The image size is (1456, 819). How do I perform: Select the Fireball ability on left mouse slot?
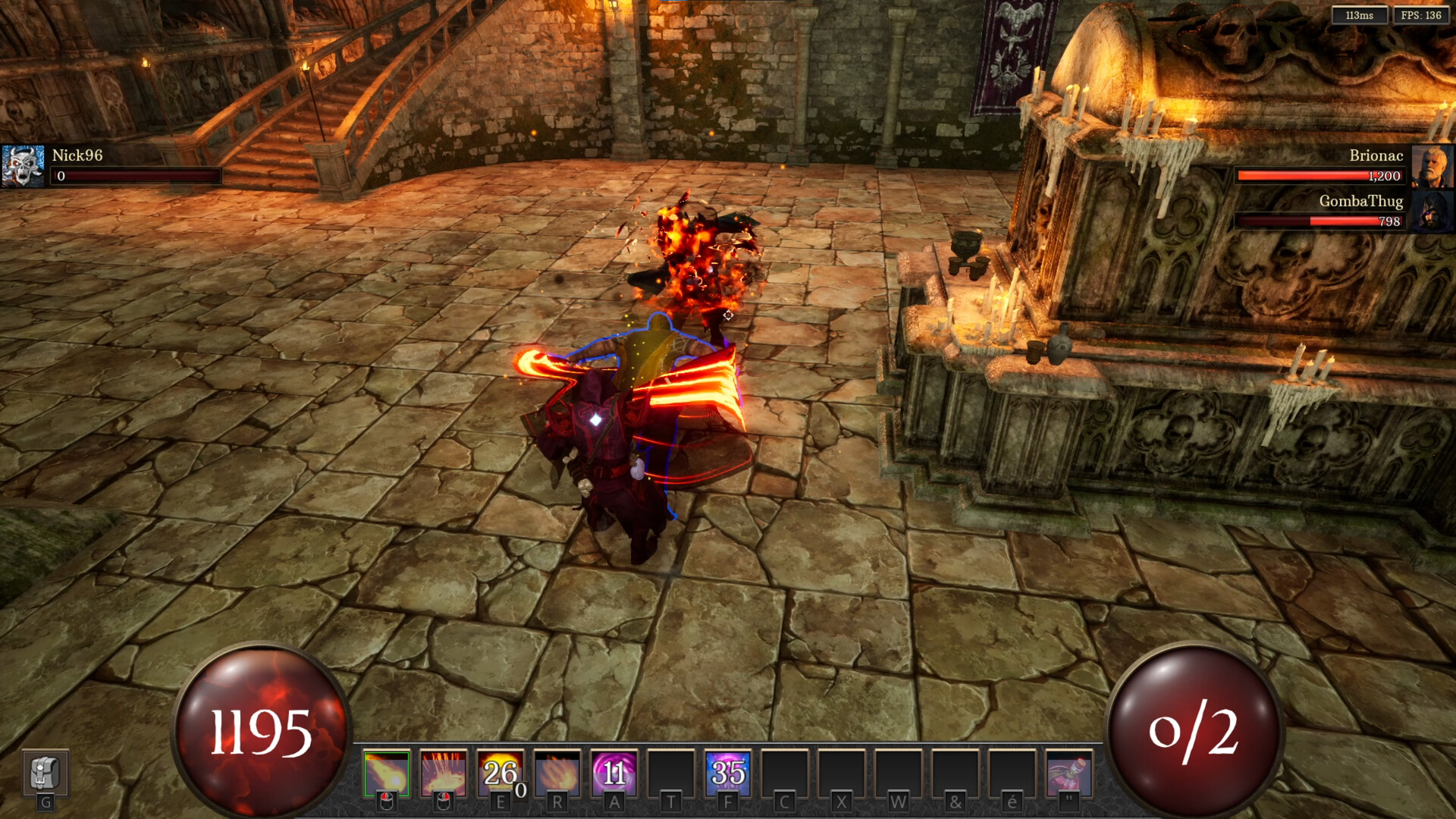point(388,773)
